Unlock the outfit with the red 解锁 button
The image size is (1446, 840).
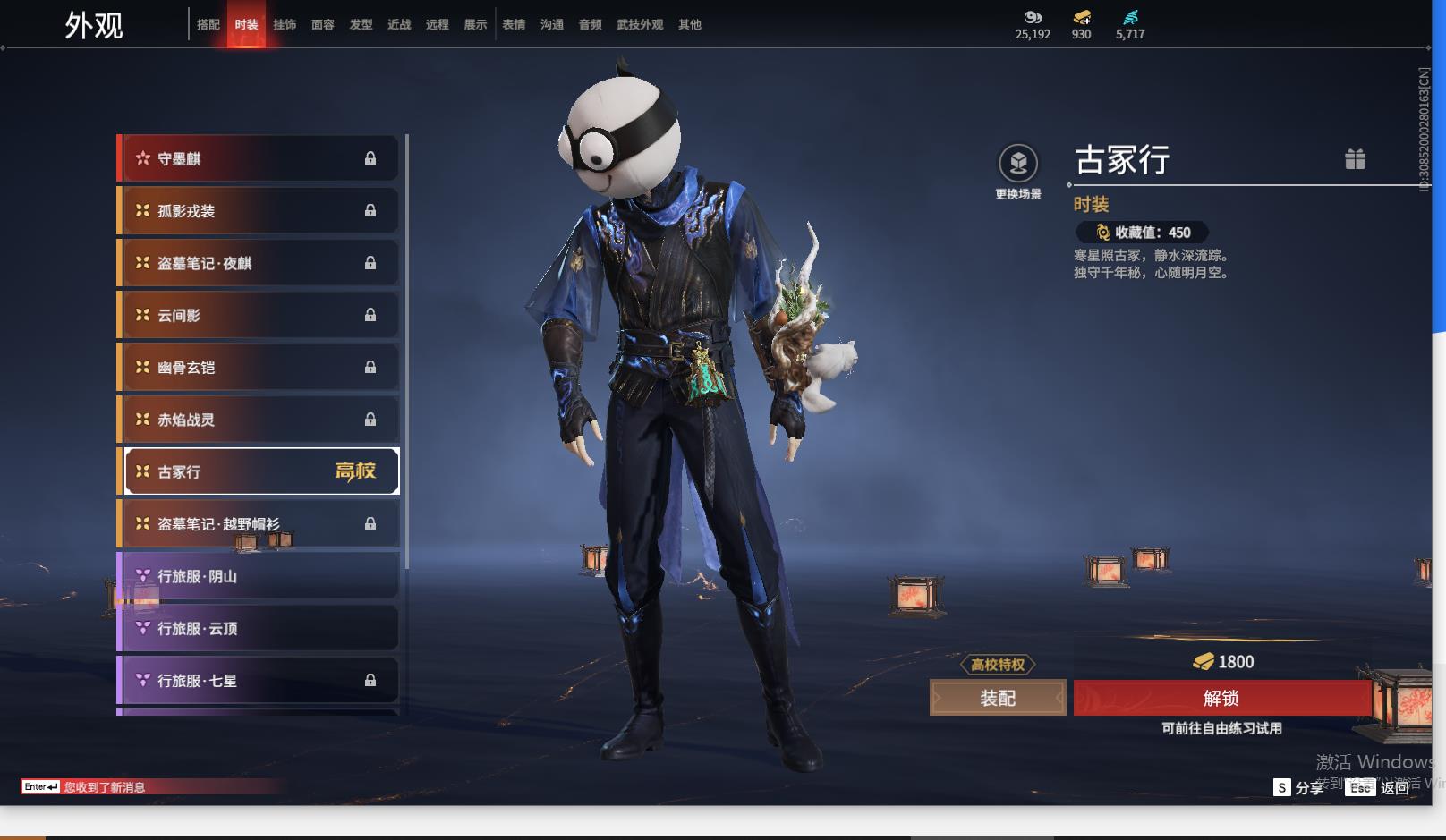[1221, 698]
